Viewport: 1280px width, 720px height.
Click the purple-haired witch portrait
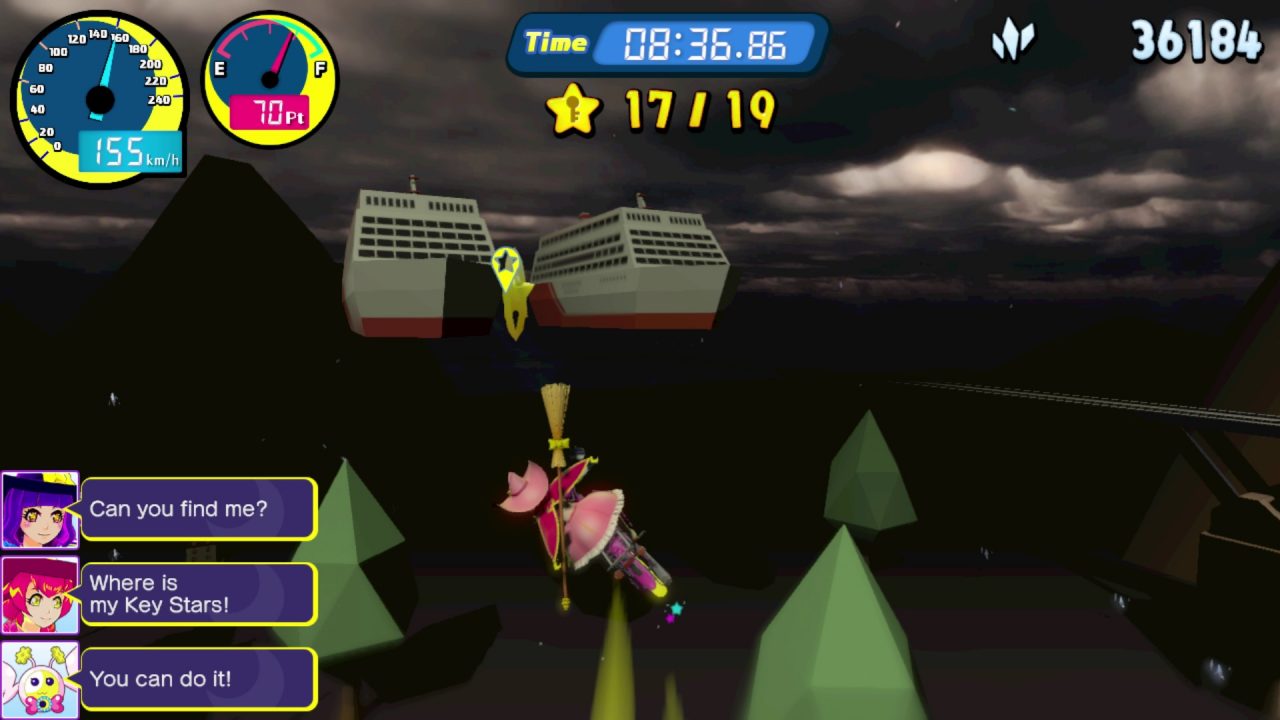(x=40, y=510)
